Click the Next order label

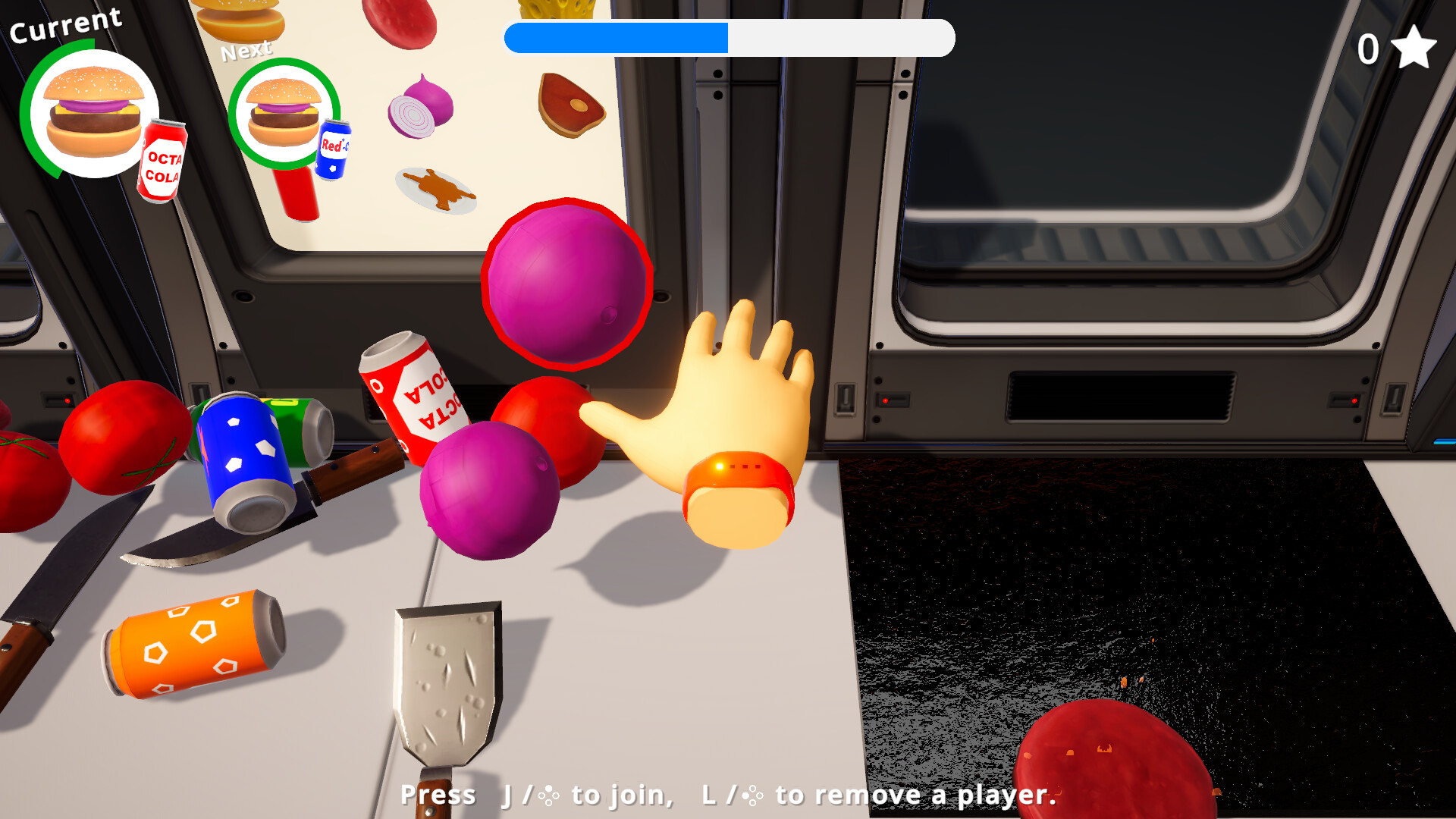tap(246, 49)
